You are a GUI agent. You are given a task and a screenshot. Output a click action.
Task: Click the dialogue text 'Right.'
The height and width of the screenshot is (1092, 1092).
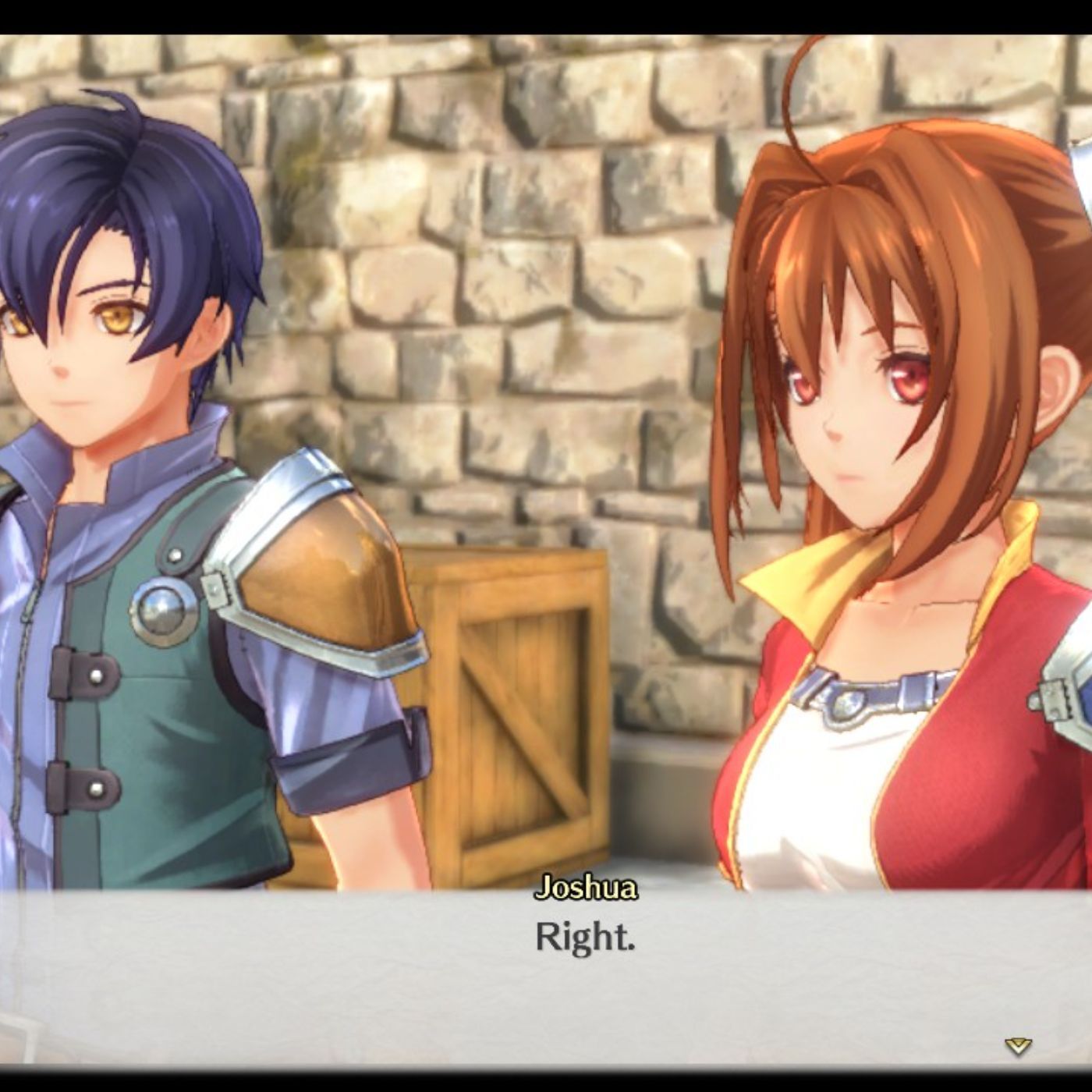585,938
